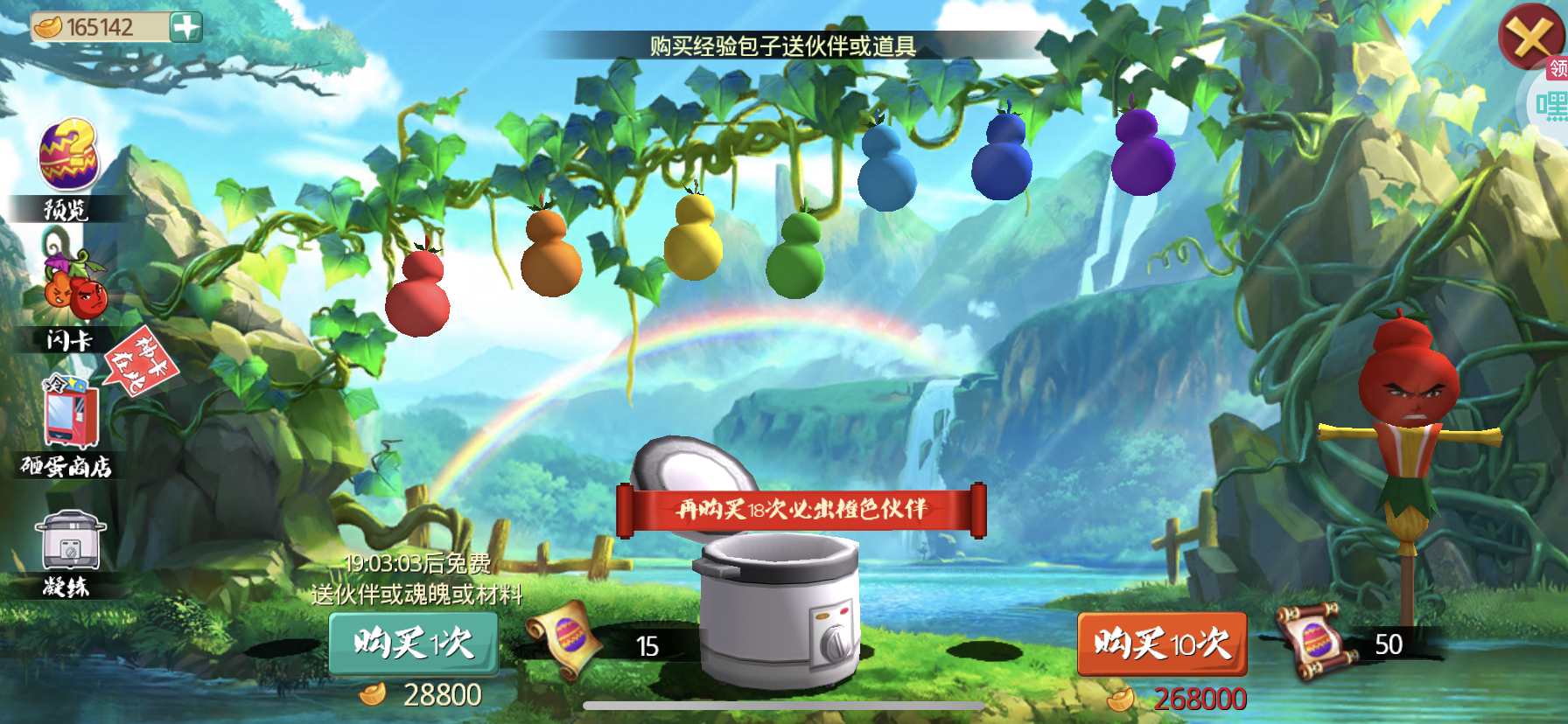Add more gold with the plus button

click(x=185, y=27)
